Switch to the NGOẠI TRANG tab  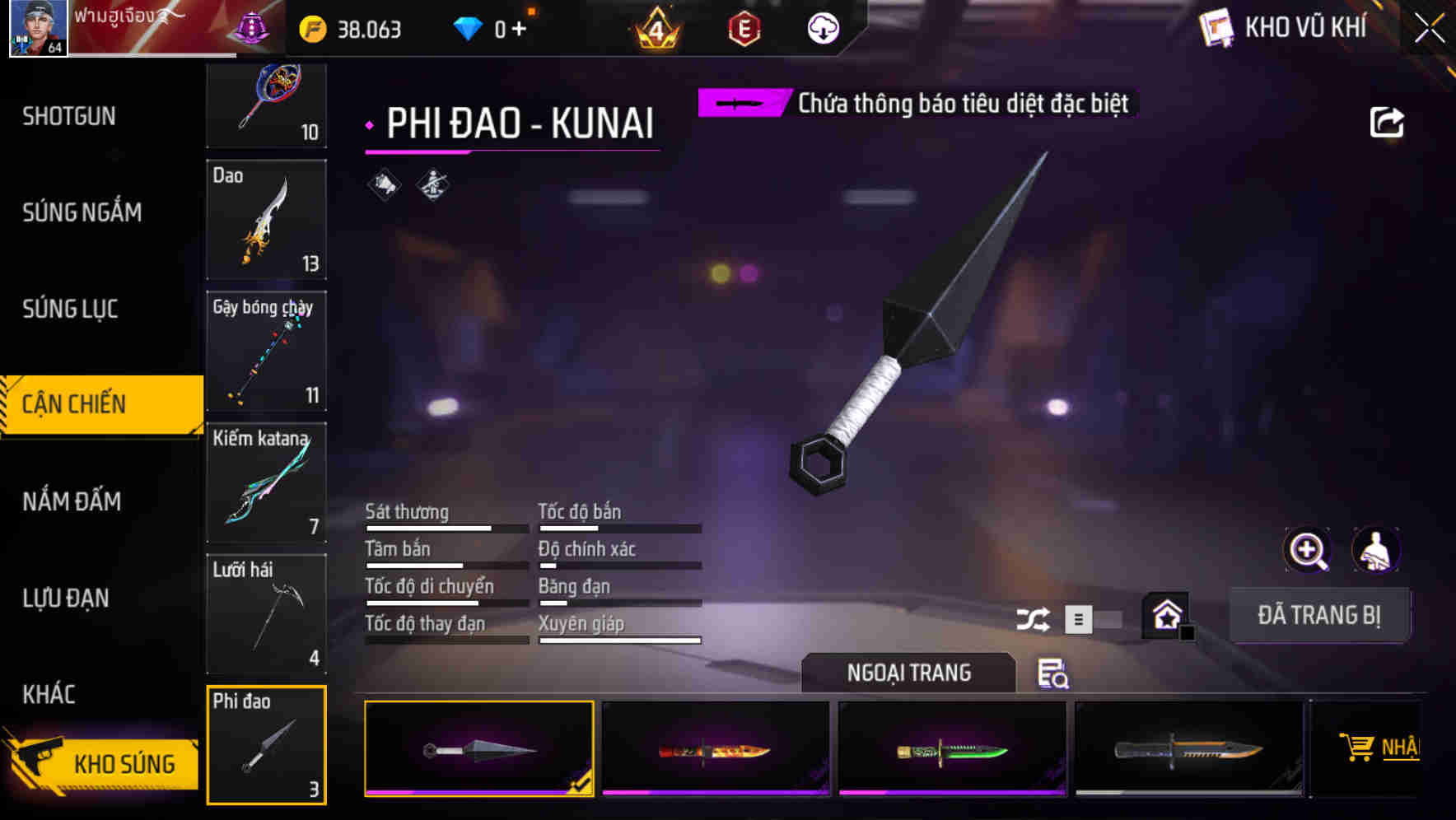(909, 673)
